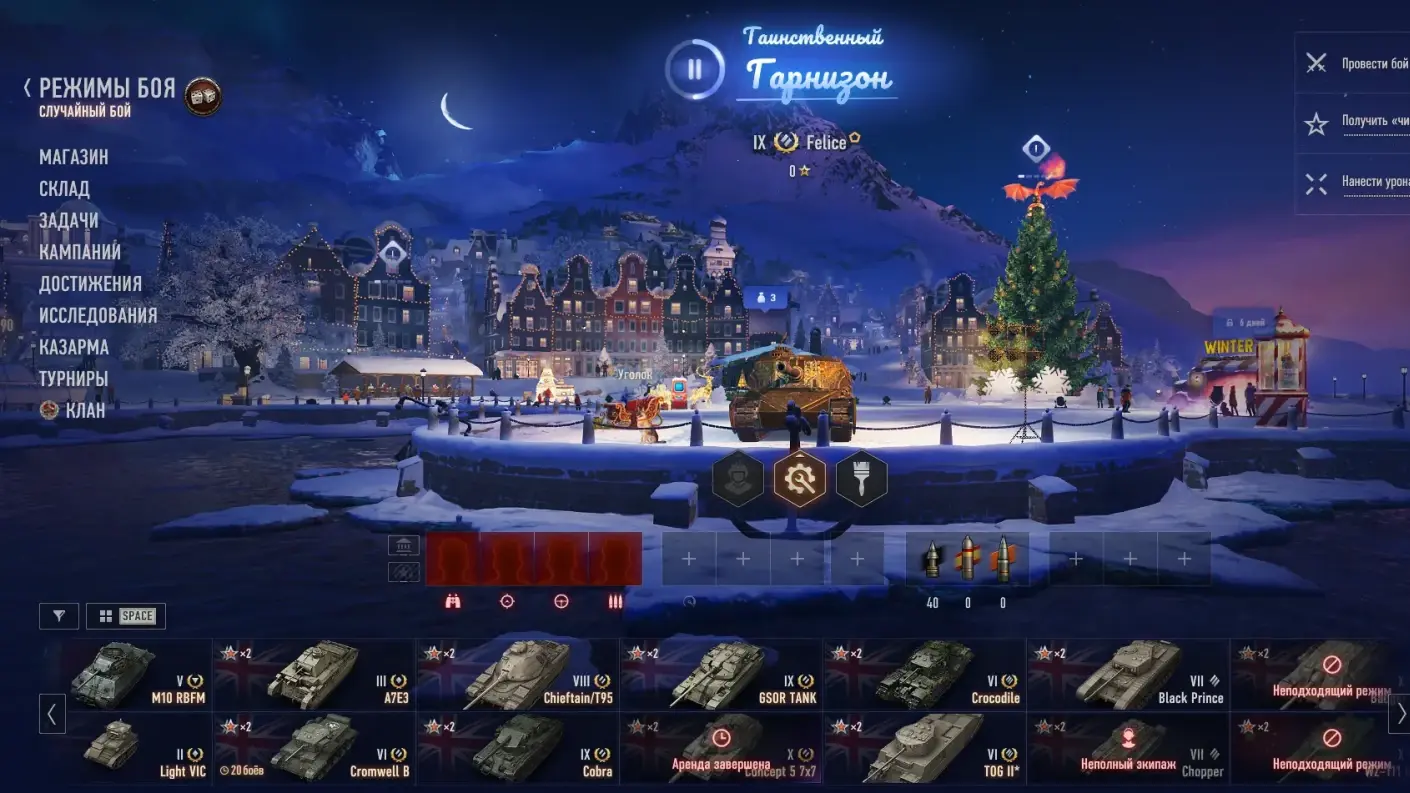Click the red binoculars perk icon

452,602
